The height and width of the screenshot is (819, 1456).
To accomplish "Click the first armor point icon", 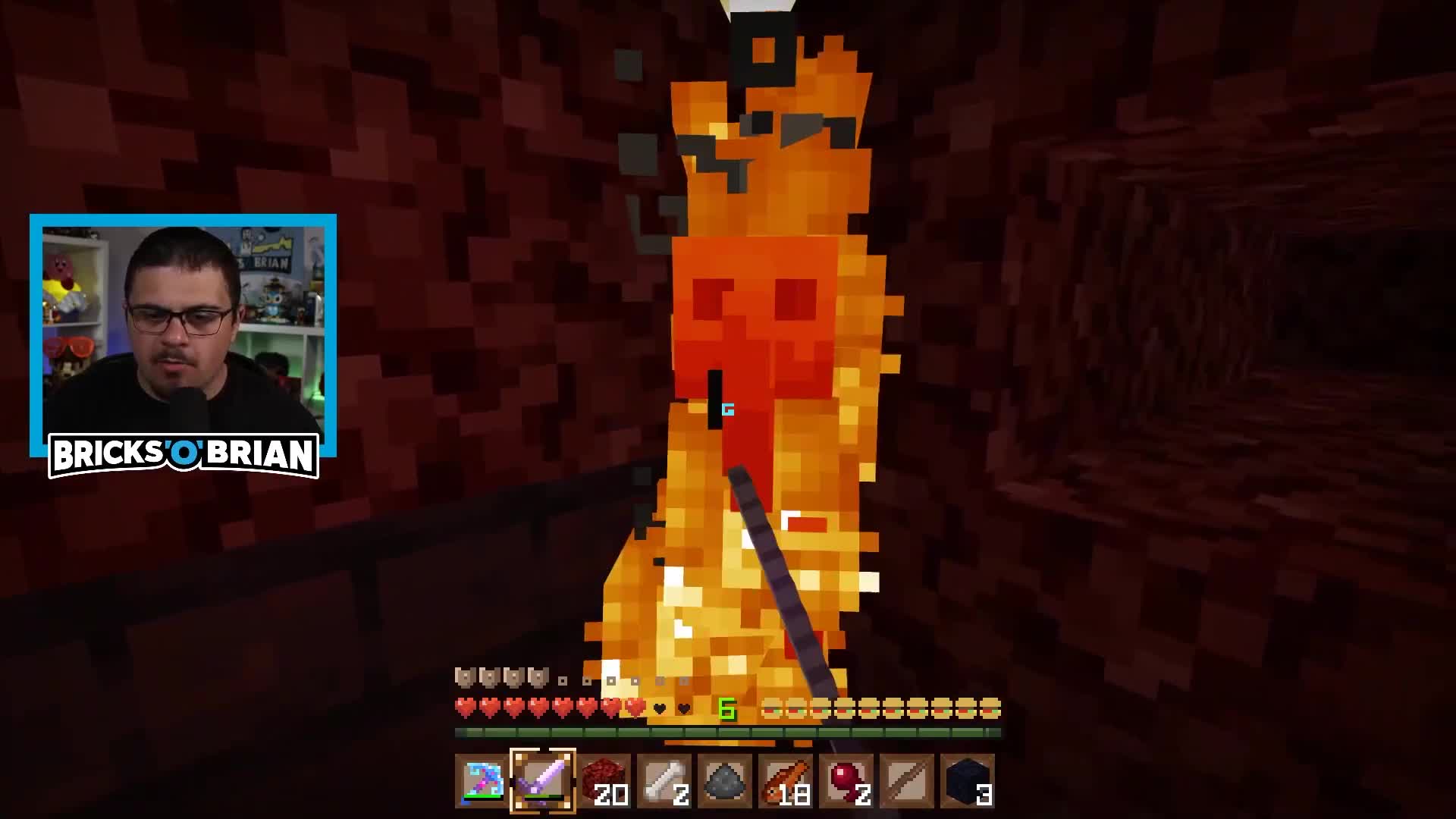I will pos(463,676).
